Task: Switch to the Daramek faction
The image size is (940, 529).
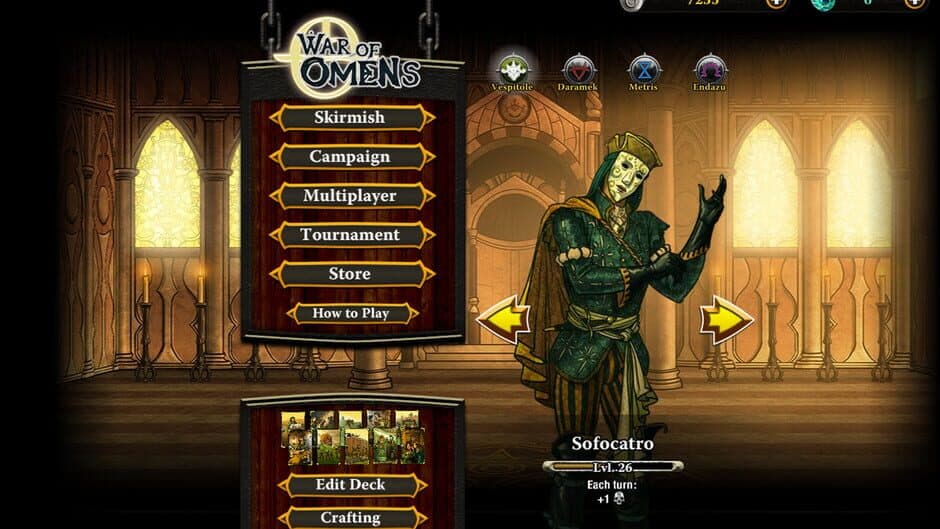Action: point(579,70)
